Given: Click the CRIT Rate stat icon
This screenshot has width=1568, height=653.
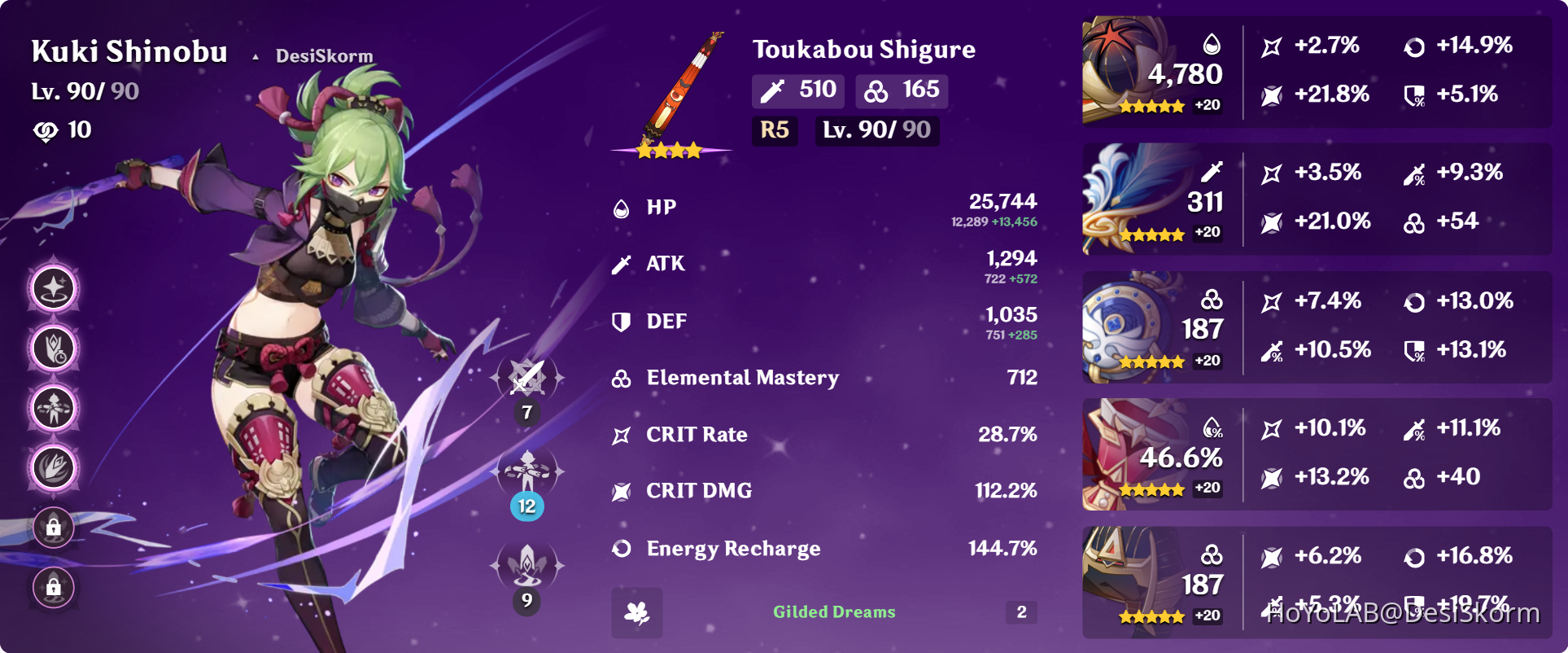Looking at the screenshot, I should (621, 434).
